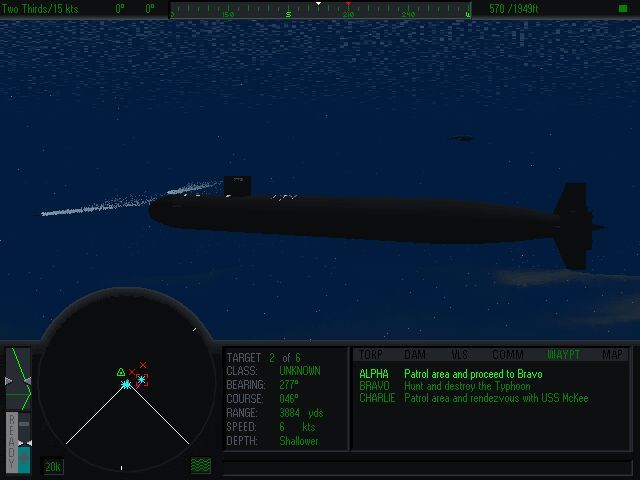Click the red-boxed target contact on sonar
Screen dimensions: 640x480
coord(142,380)
